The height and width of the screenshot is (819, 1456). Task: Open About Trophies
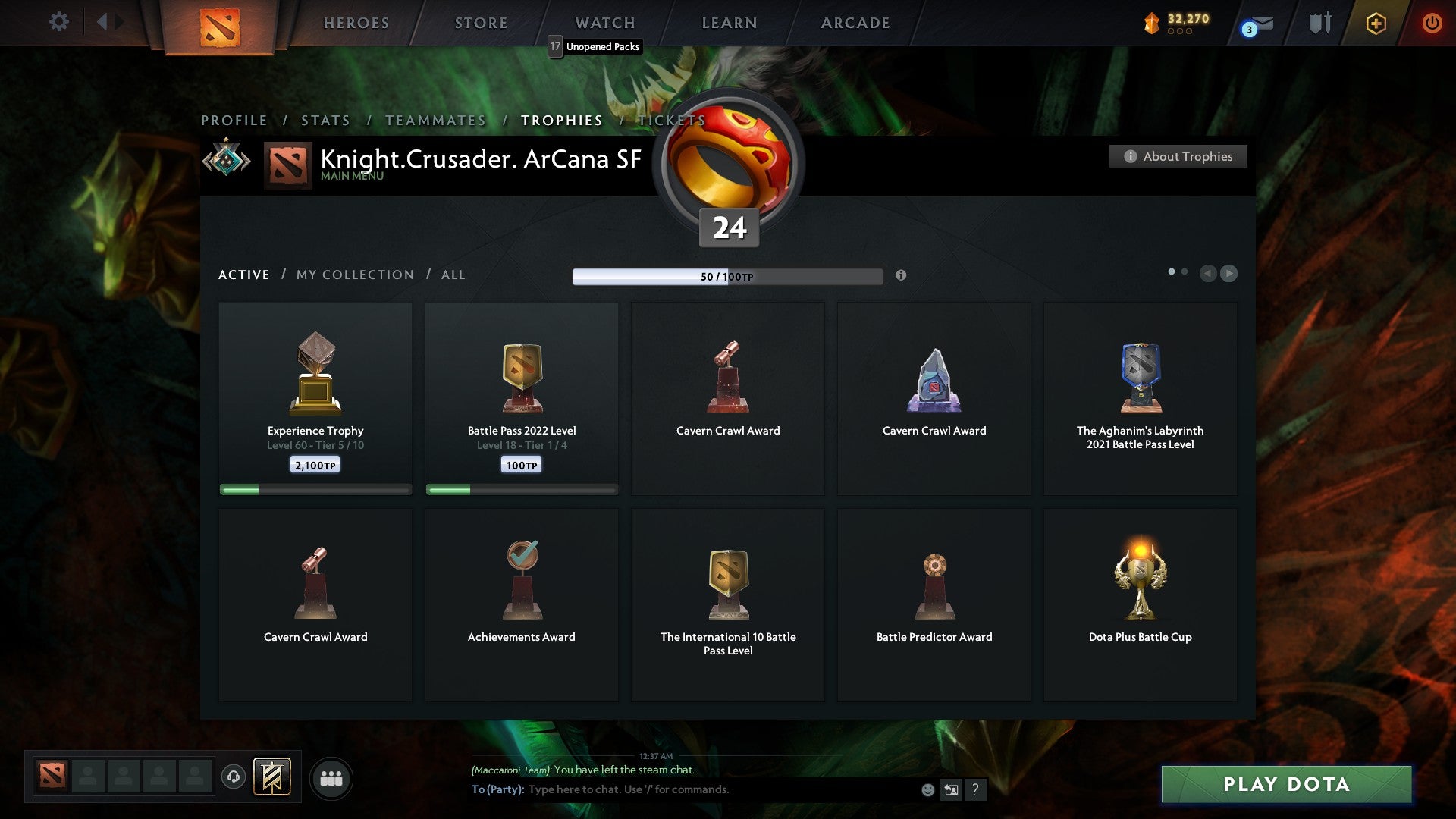(x=1178, y=156)
